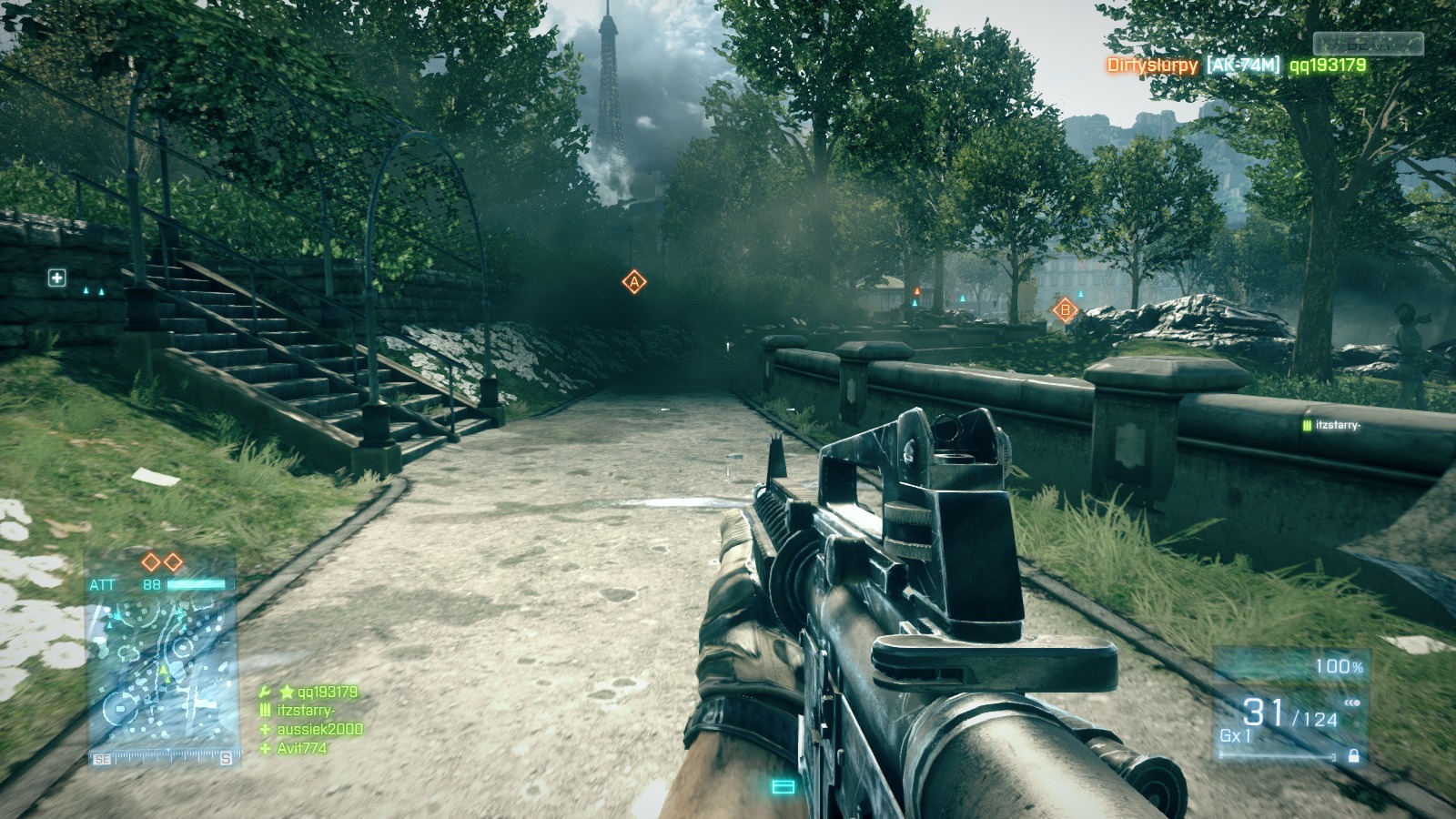Pick Avit774 from the squad list
Image resolution: width=1456 pixels, height=819 pixels.
pyautogui.click(x=301, y=748)
